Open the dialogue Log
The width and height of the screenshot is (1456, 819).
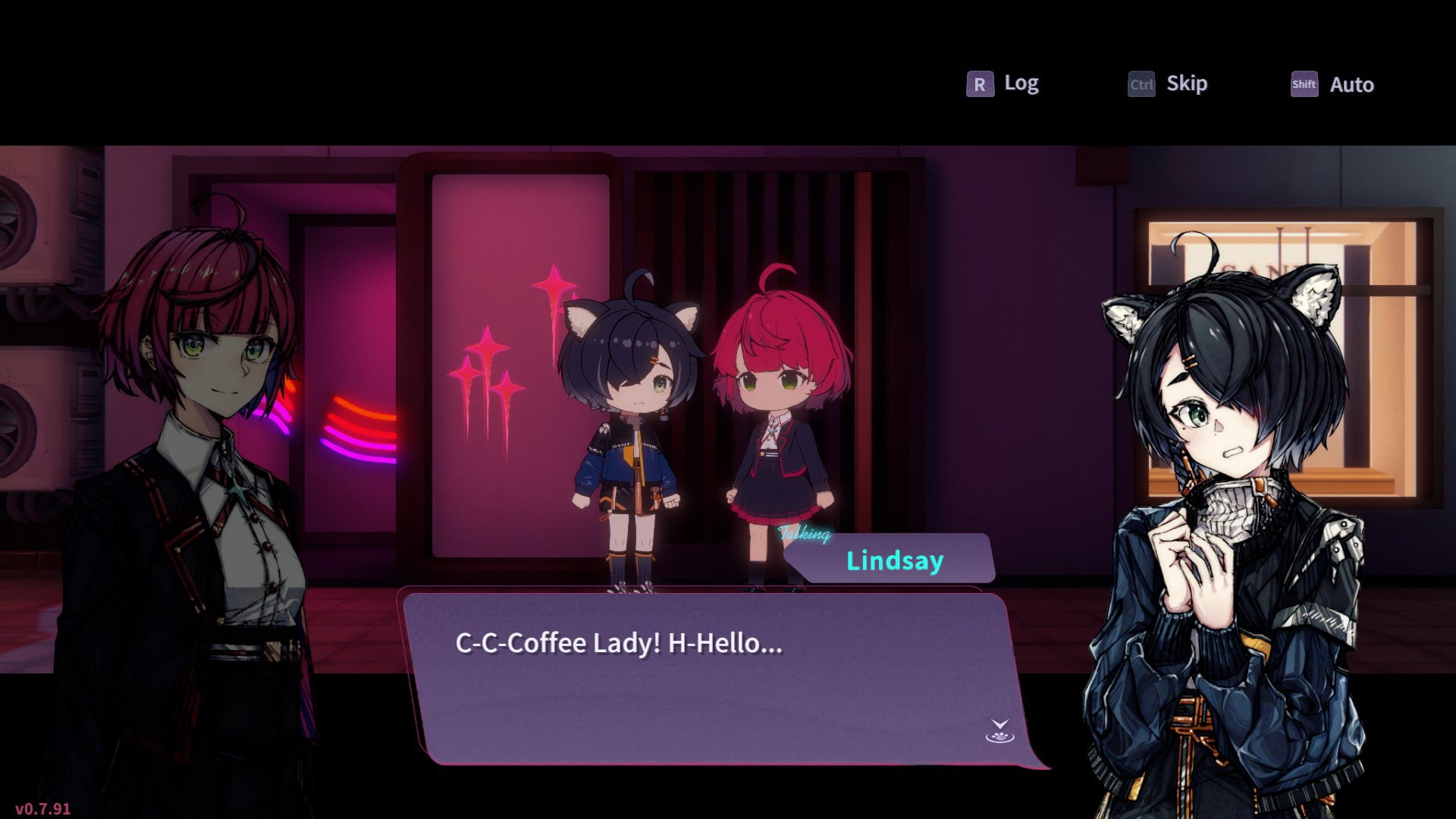1003,83
